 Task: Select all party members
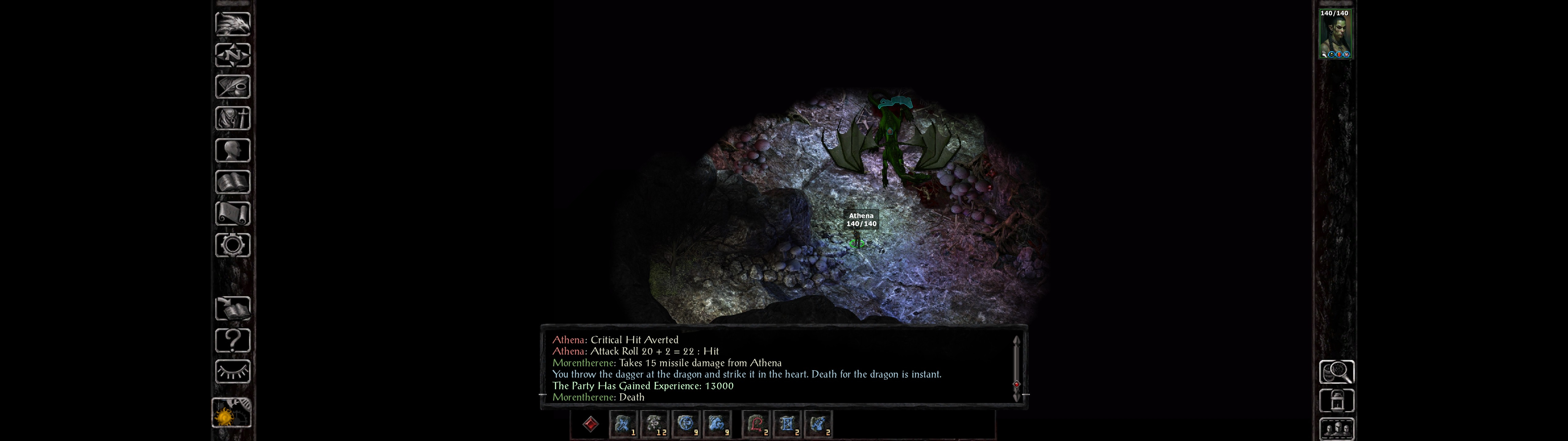click(x=1336, y=429)
